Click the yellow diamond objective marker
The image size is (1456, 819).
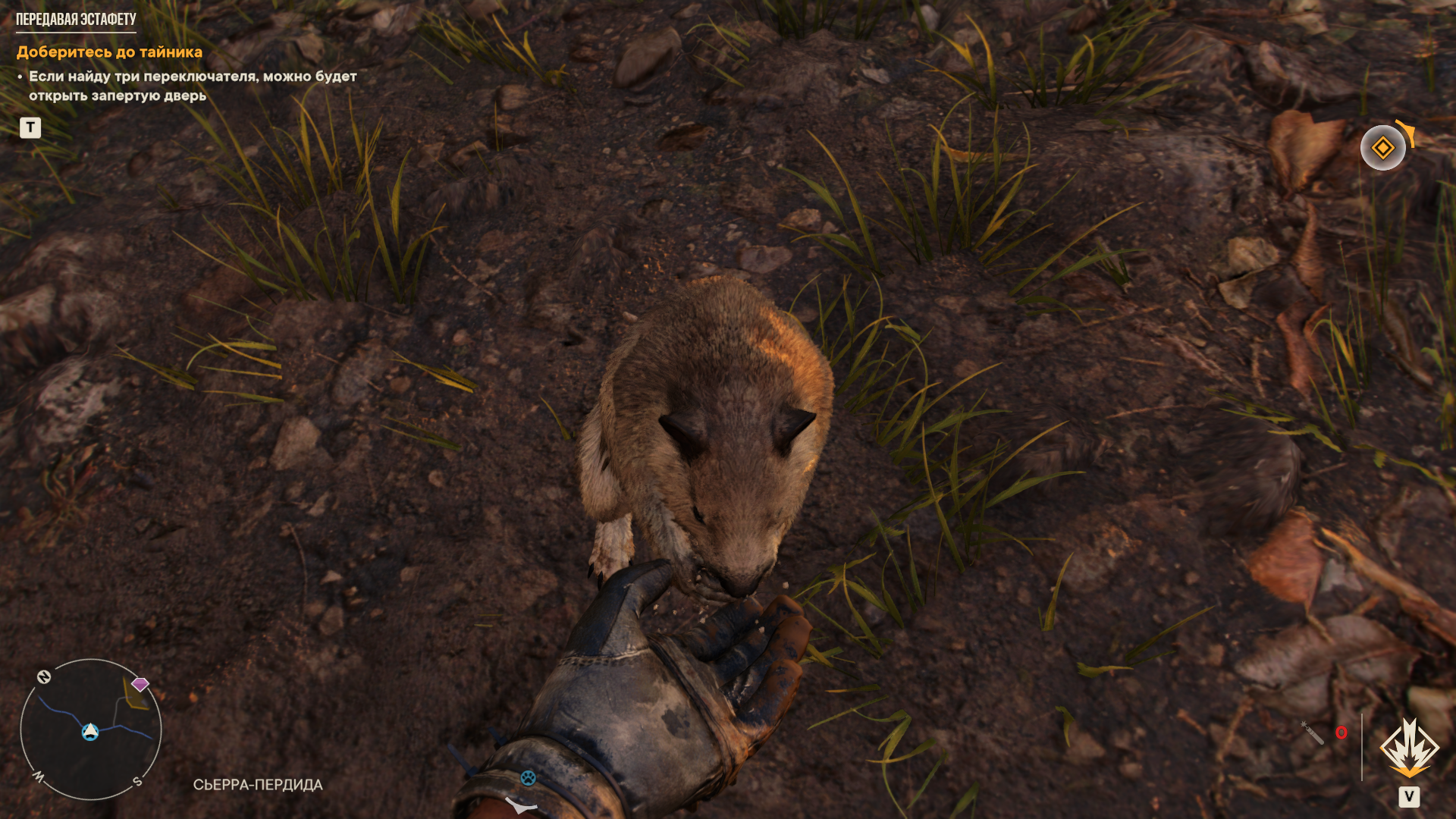pos(1382,148)
